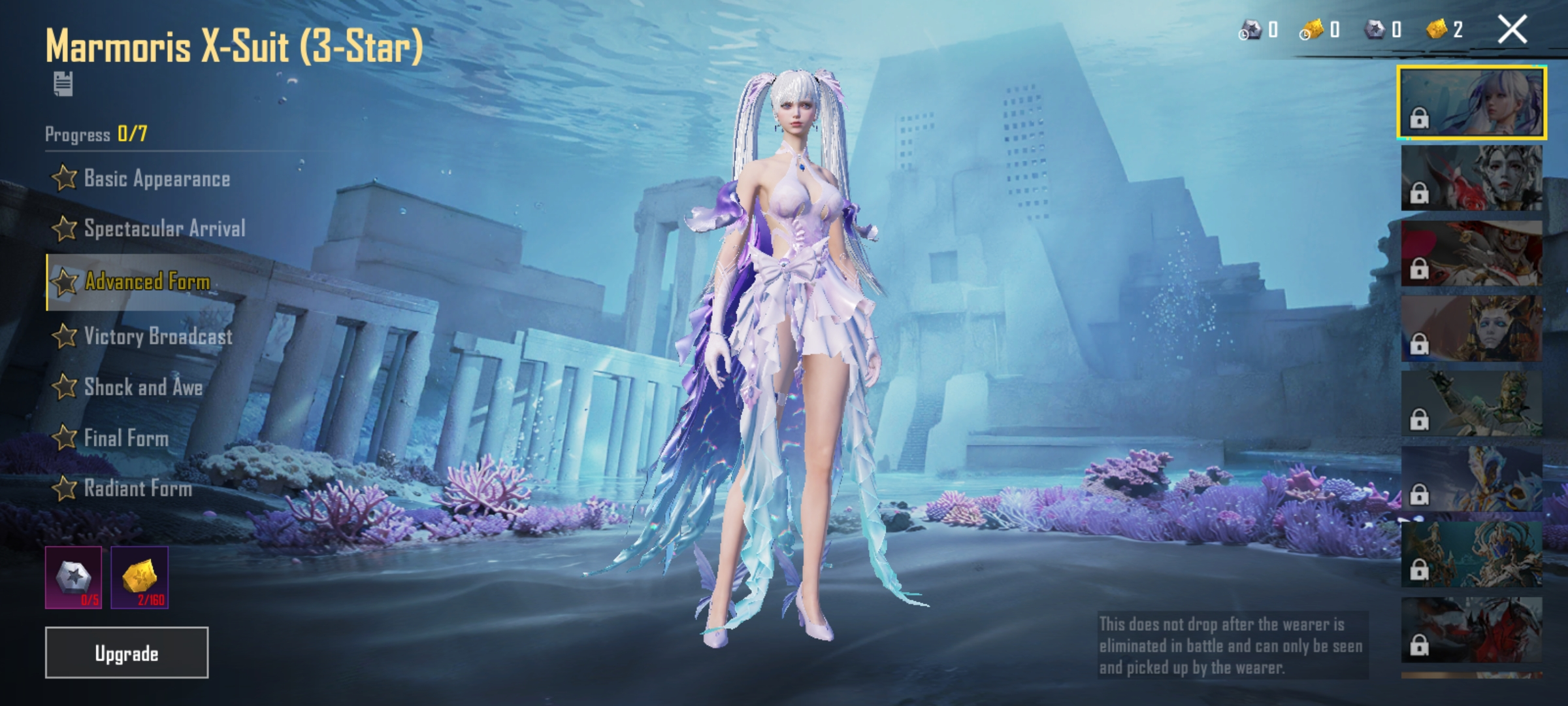Tap the gold nugget material slot
The height and width of the screenshot is (706, 1568).
[x=139, y=577]
